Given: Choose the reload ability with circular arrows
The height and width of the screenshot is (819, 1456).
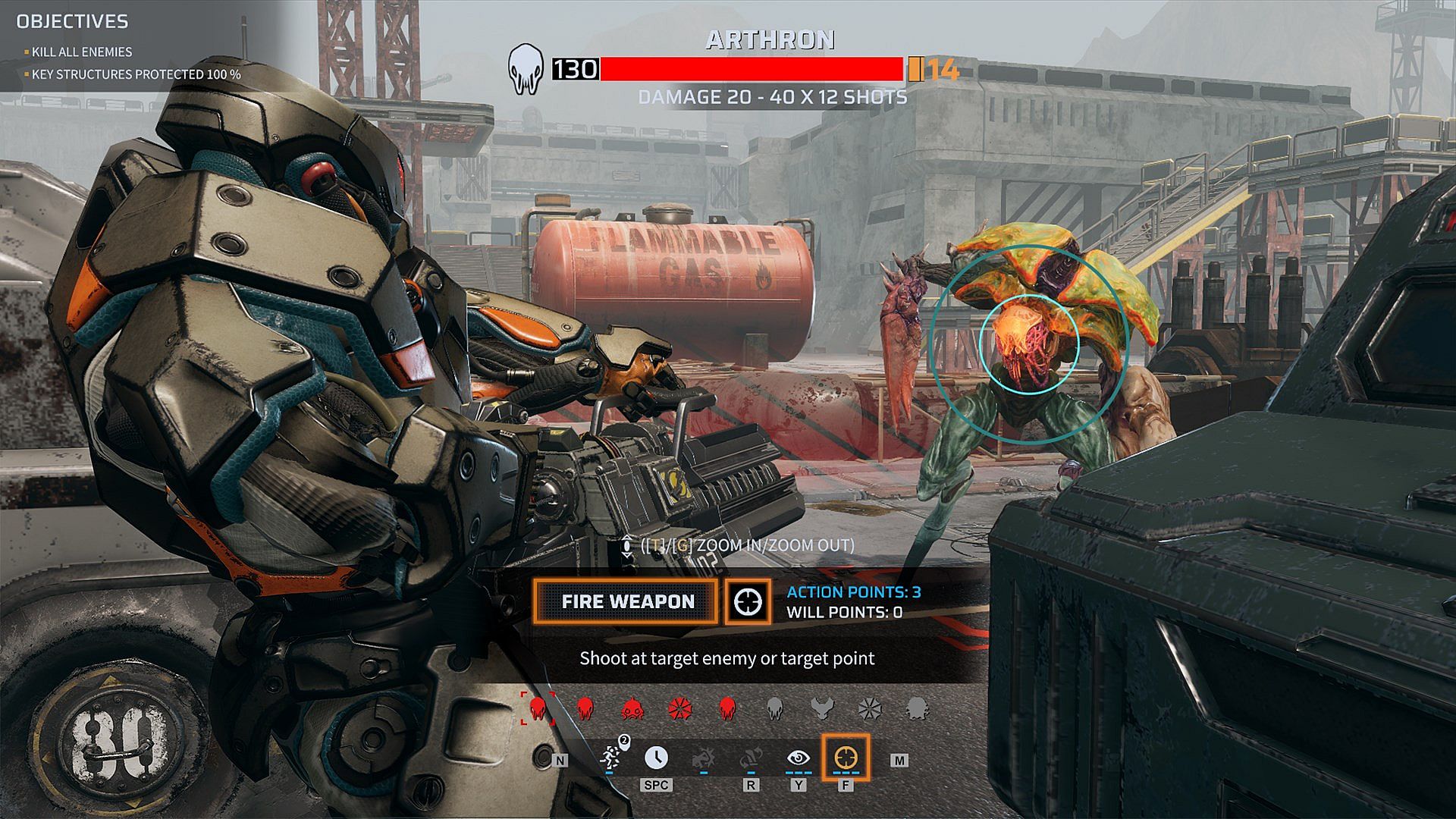Looking at the screenshot, I should pos(751,757).
